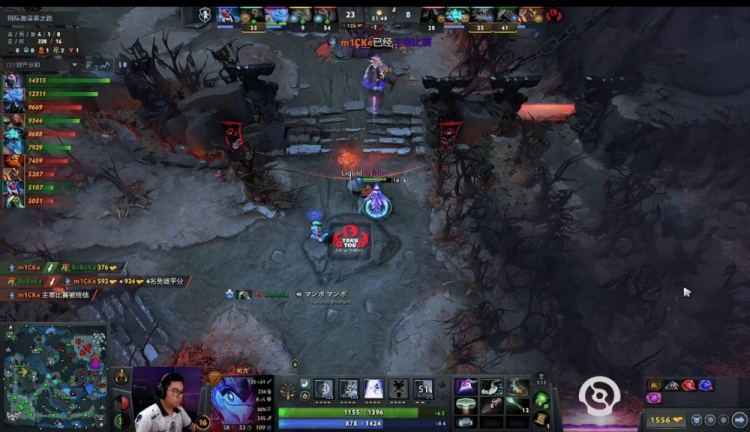
Task: Select the mushroom-shaped item in the inventory
Action: click(464, 405)
